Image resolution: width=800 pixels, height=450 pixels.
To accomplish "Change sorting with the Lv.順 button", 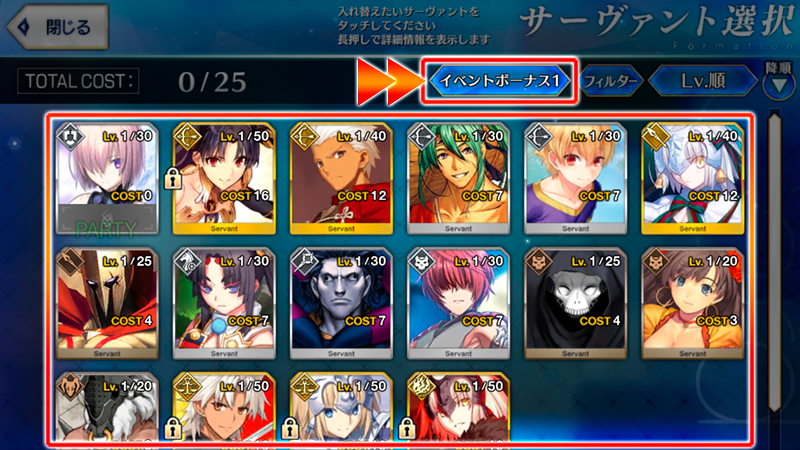I will click(701, 80).
